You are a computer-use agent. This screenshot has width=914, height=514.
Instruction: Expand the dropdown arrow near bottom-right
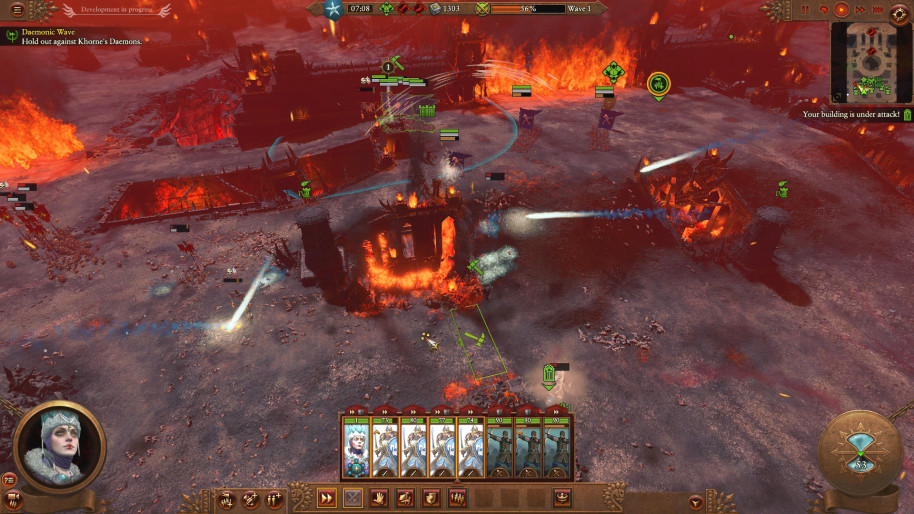point(696,499)
